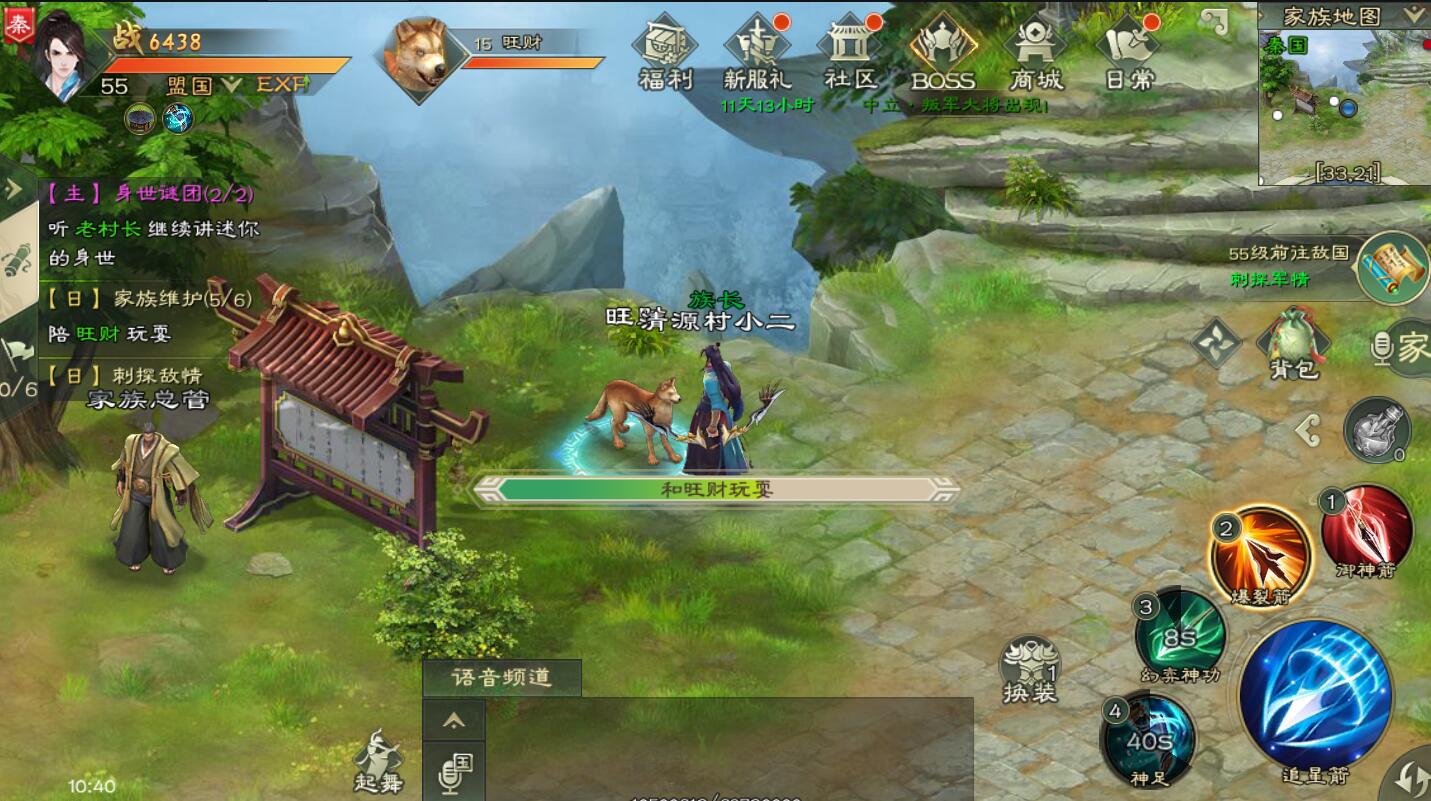Click the 换装 outfit swap button
Screen dimensions: 1431x801
[1029, 667]
